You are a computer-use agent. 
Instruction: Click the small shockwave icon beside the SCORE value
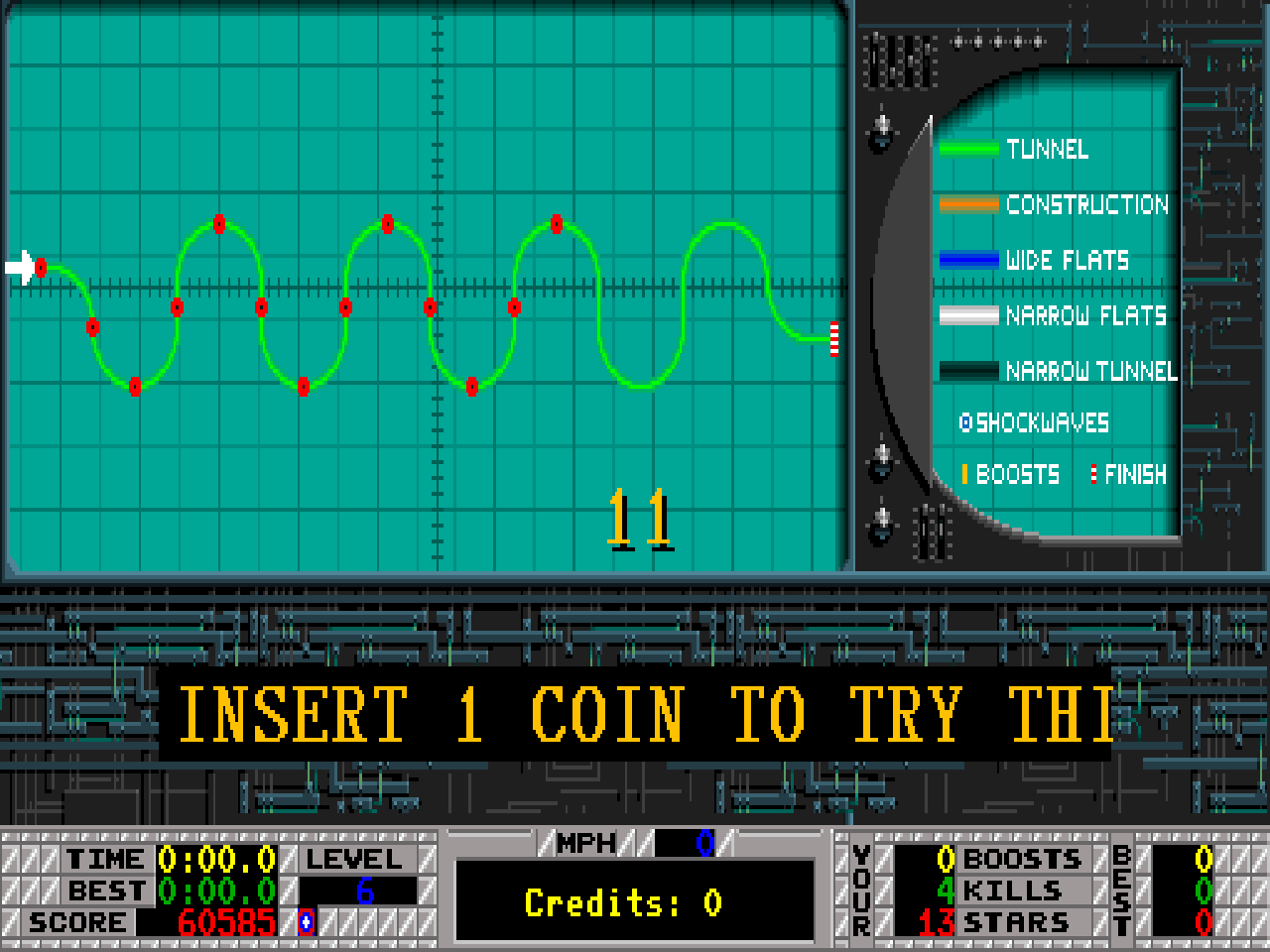(x=306, y=920)
